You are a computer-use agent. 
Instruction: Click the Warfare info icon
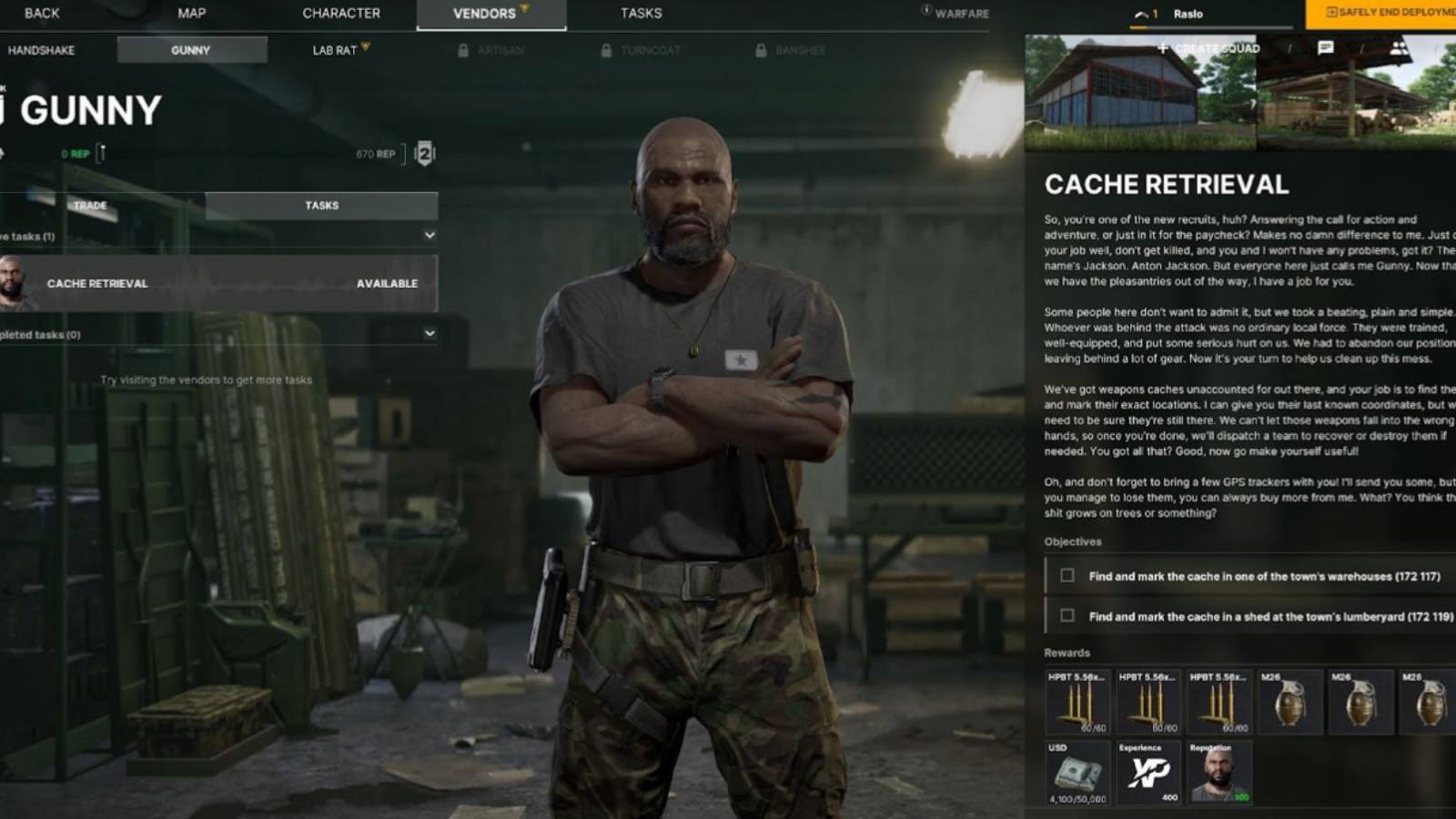925,13
